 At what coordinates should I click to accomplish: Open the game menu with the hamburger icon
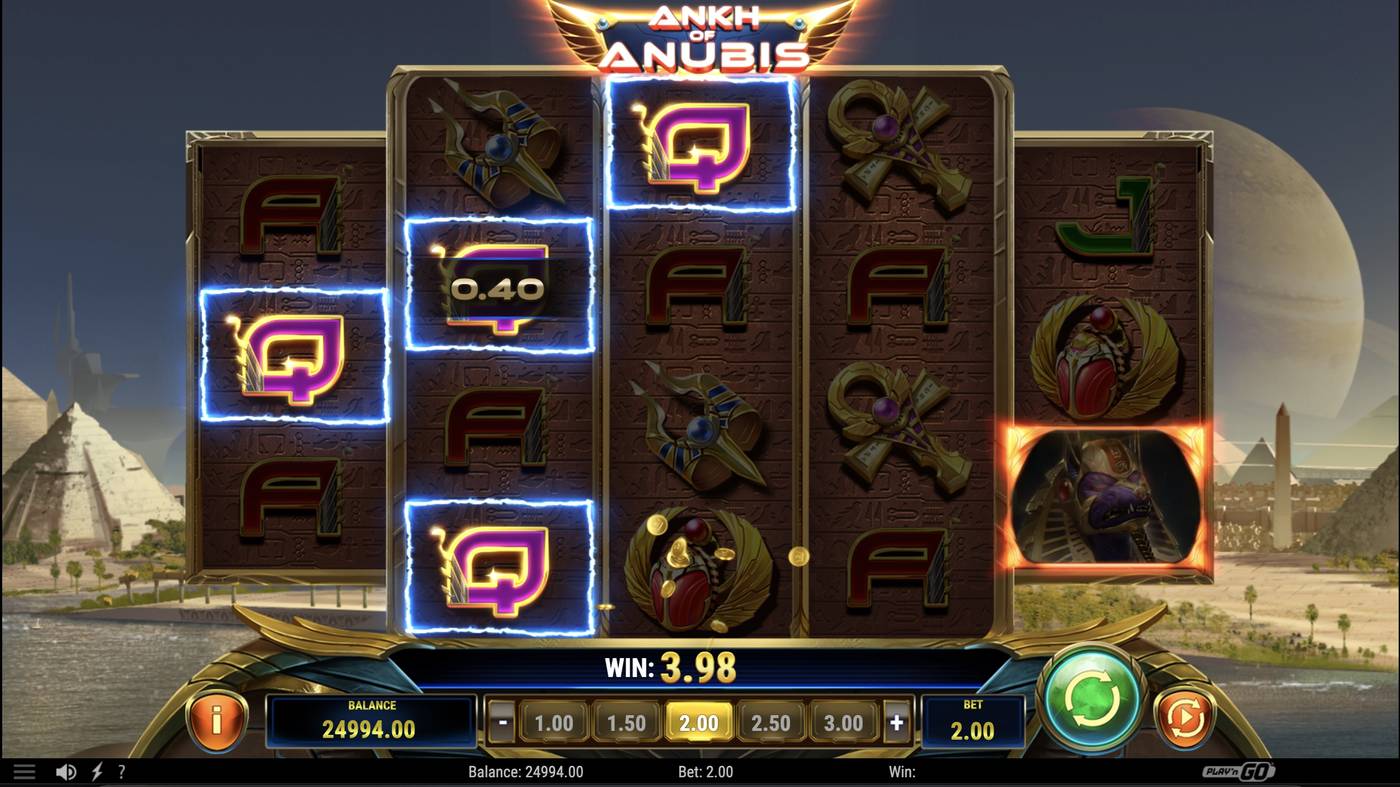(x=25, y=770)
